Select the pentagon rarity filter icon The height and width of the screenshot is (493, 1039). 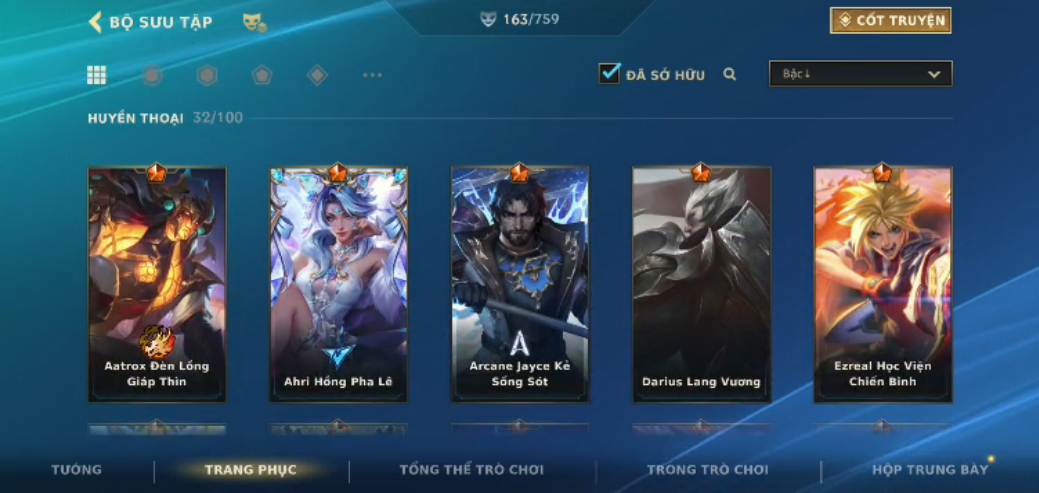pos(262,75)
